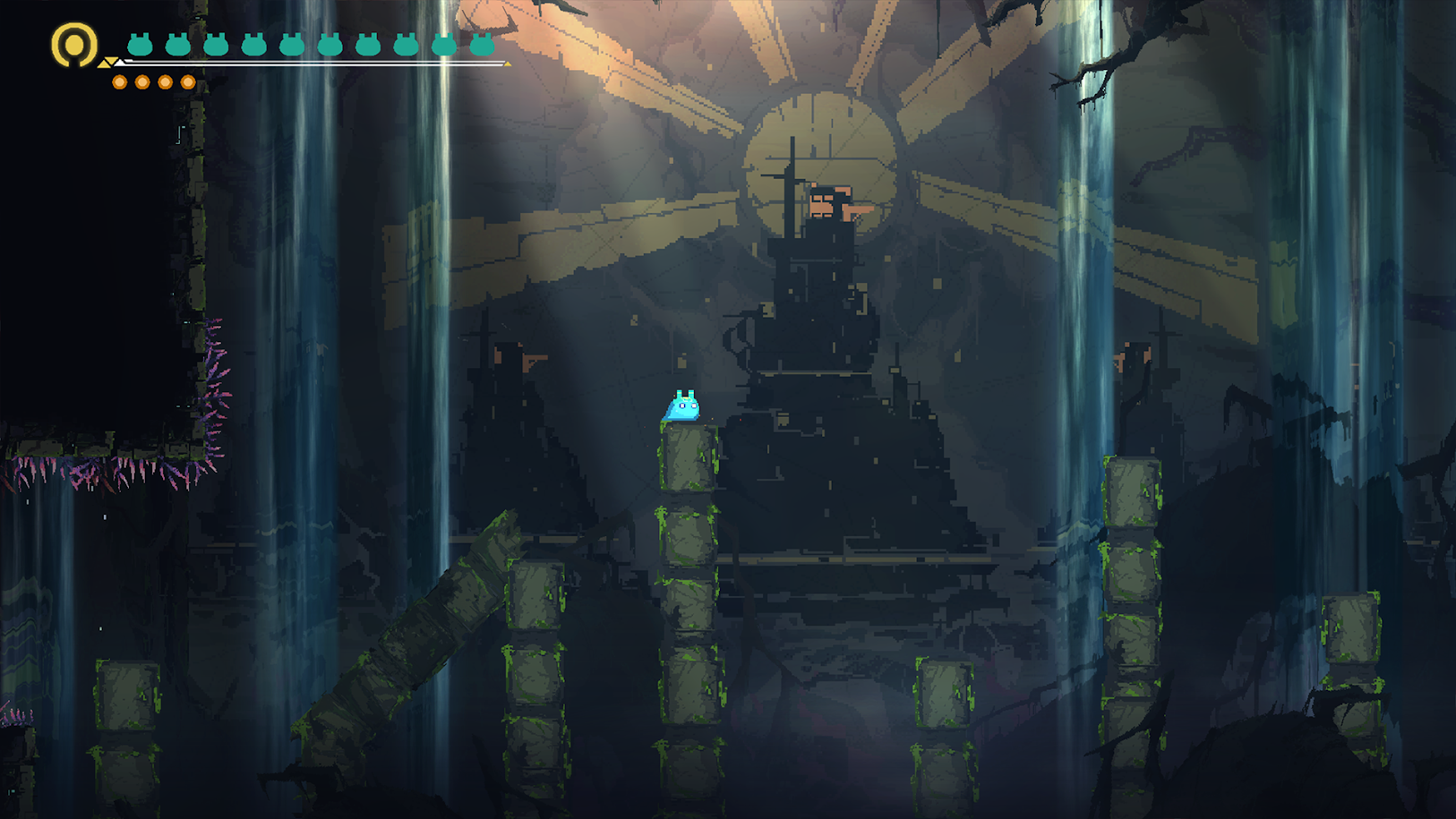
Task: Click the first orange dot under the progress bar
Action: [x=119, y=81]
